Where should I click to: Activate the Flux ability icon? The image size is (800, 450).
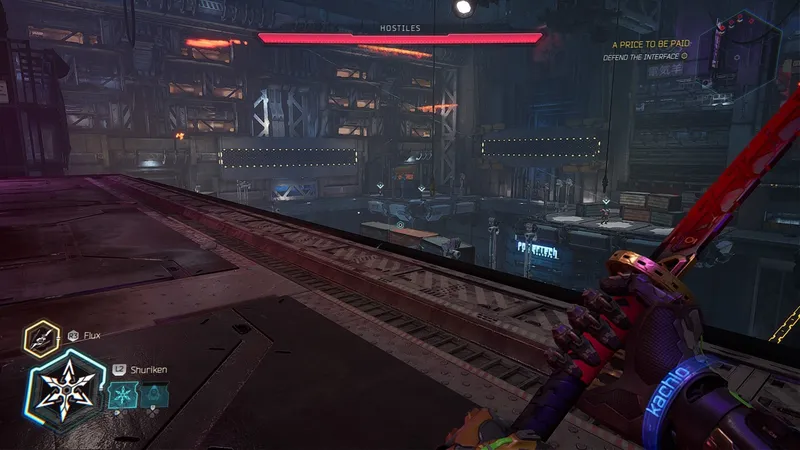pyautogui.click(x=42, y=338)
